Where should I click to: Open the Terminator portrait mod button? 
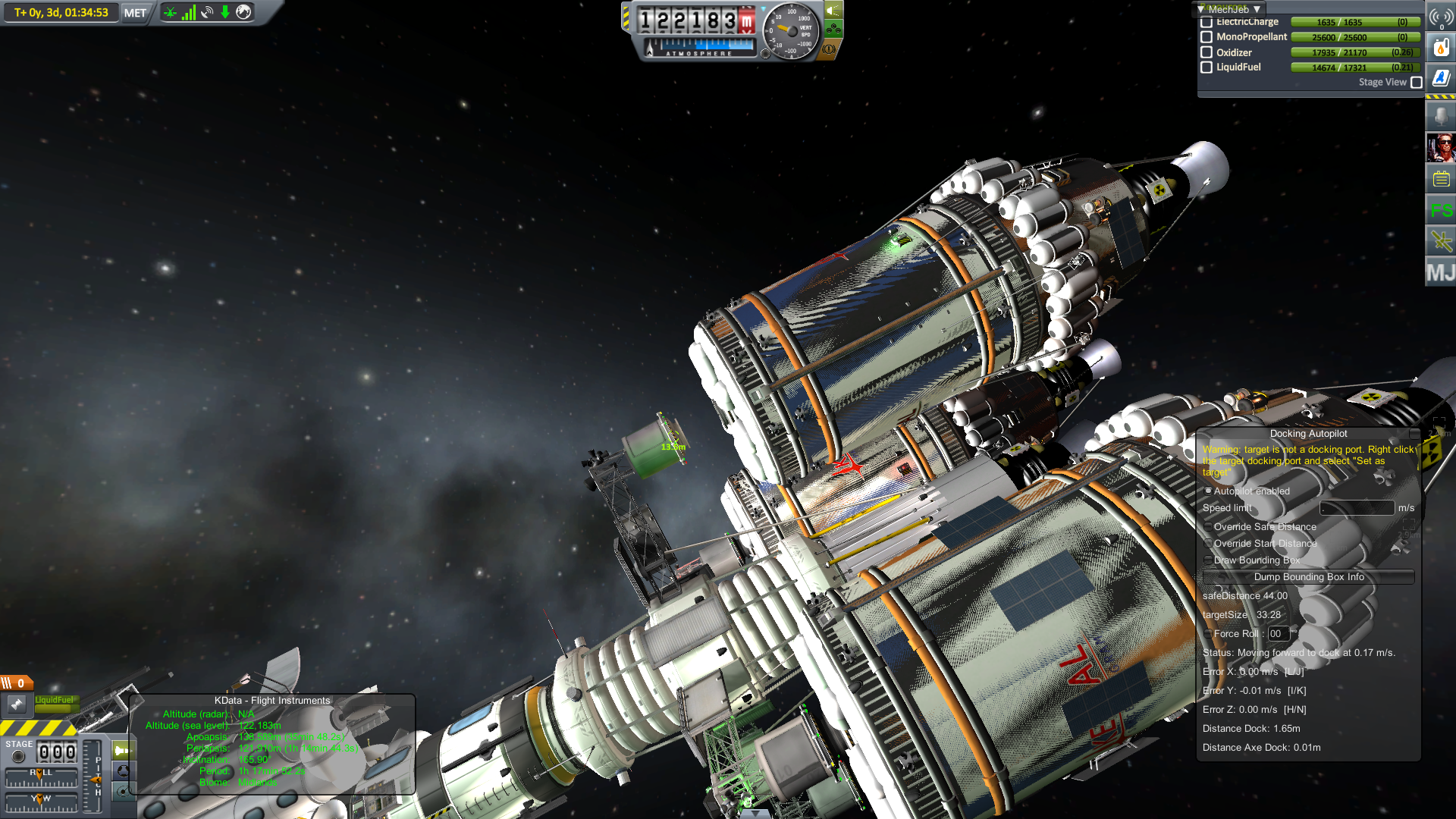1441,148
